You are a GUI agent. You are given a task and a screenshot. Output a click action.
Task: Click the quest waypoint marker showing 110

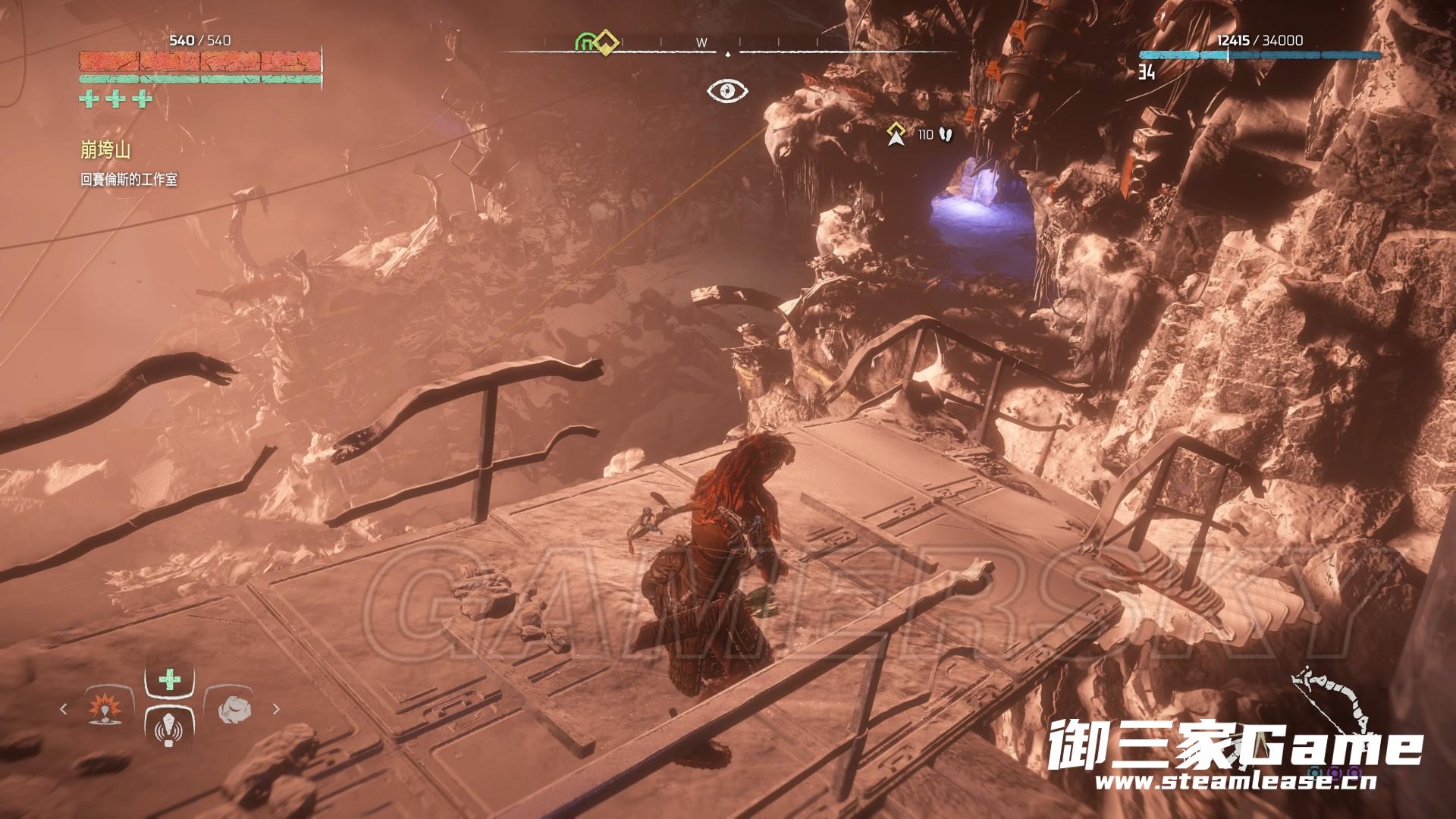pyautogui.click(x=898, y=135)
